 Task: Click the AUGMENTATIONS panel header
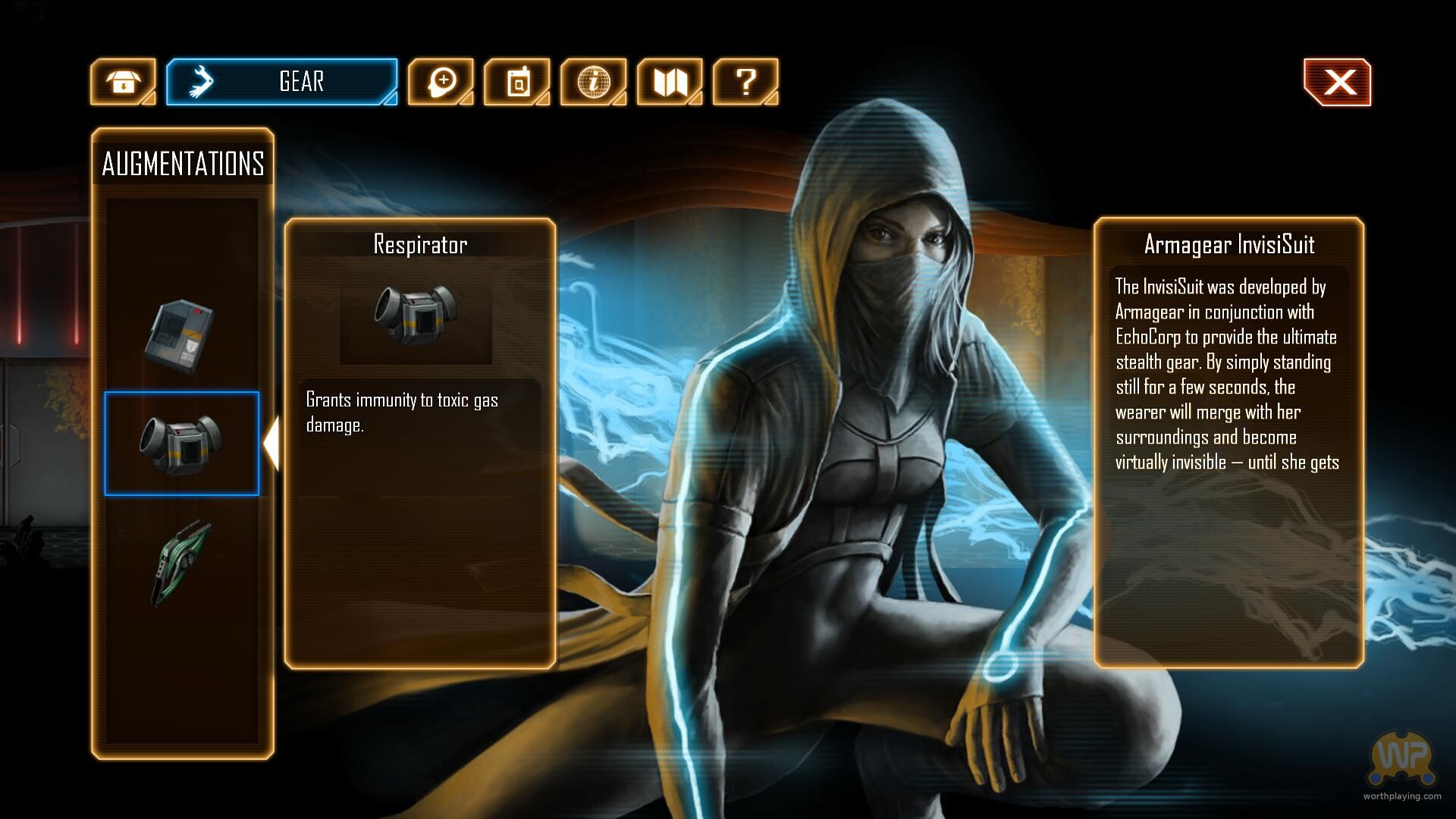[x=184, y=163]
